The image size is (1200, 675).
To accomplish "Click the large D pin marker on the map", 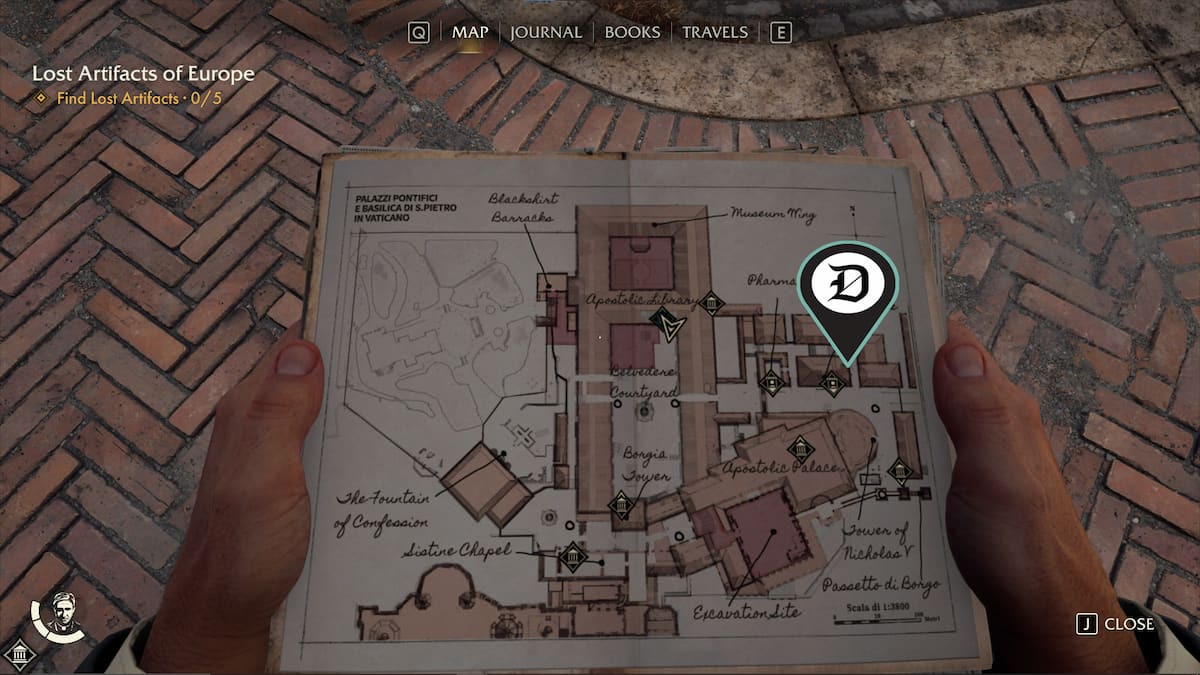I will pyautogui.click(x=847, y=287).
